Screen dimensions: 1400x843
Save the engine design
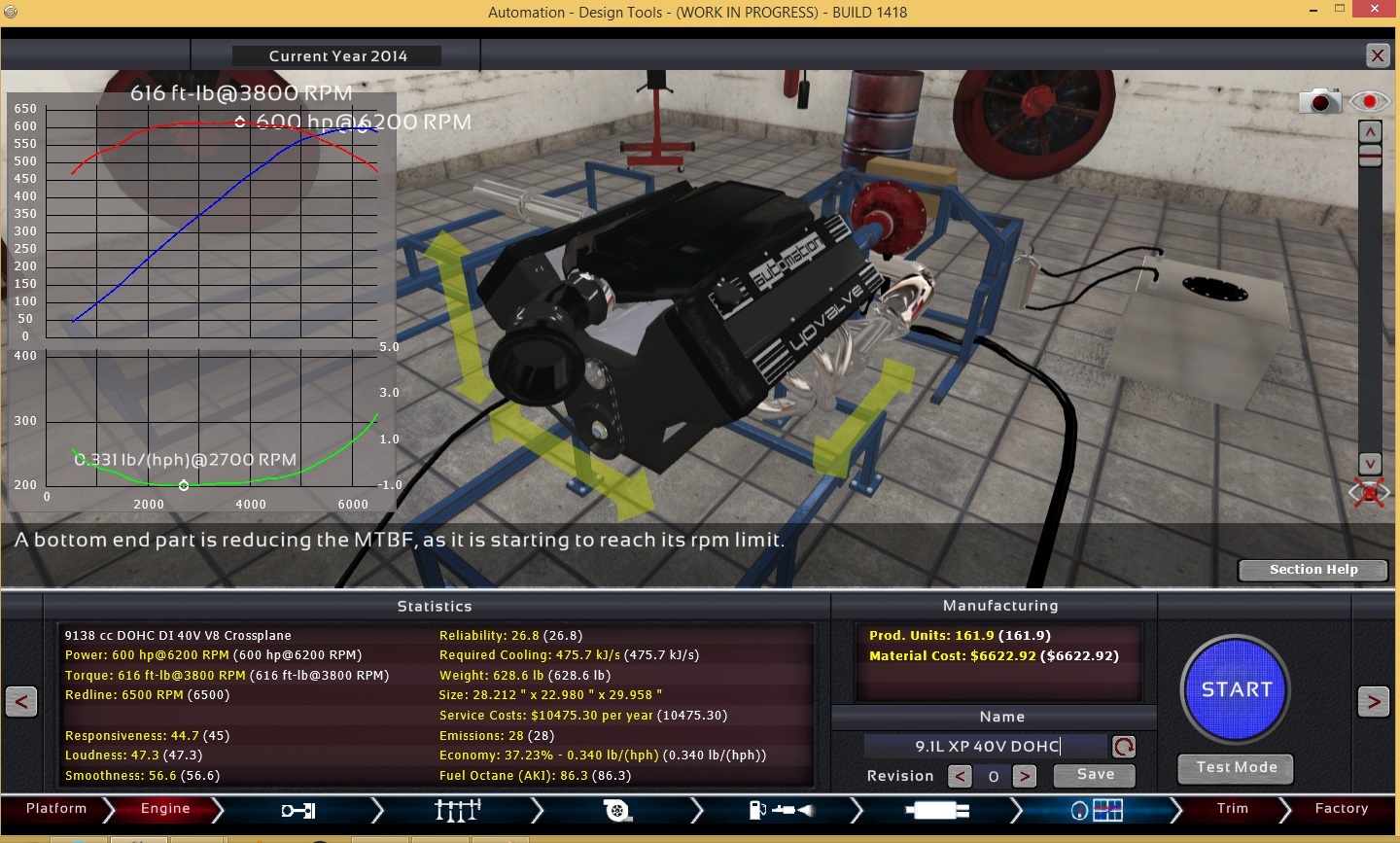[x=1095, y=775]
